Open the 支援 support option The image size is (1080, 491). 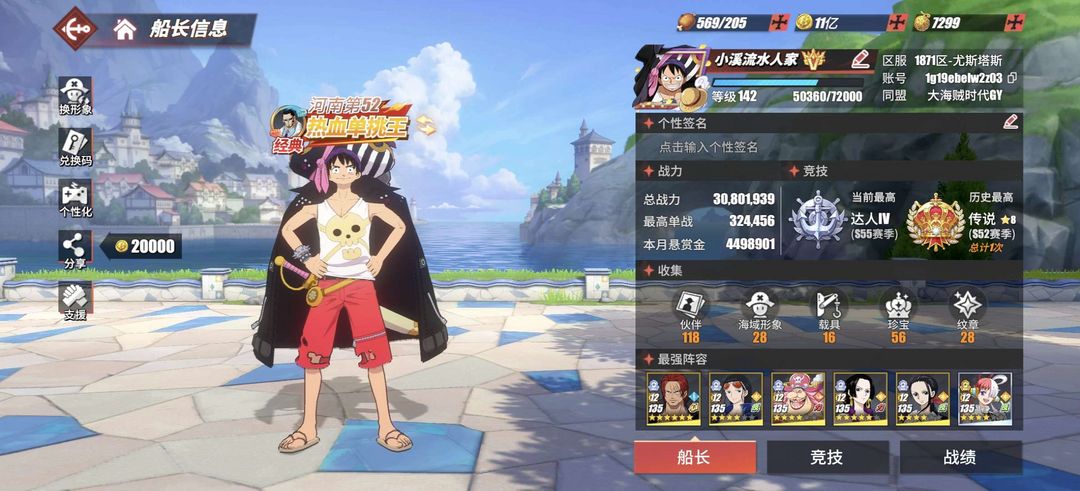[x=75, y=300]
